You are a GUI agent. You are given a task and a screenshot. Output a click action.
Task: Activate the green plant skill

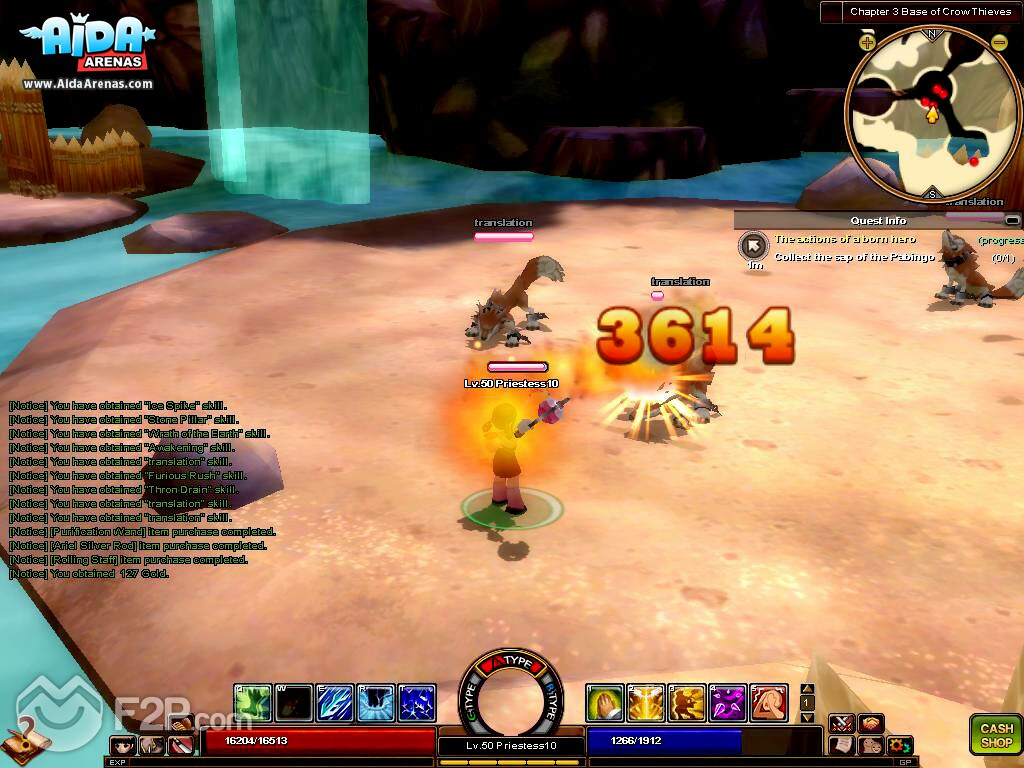(x=253, y=703)
